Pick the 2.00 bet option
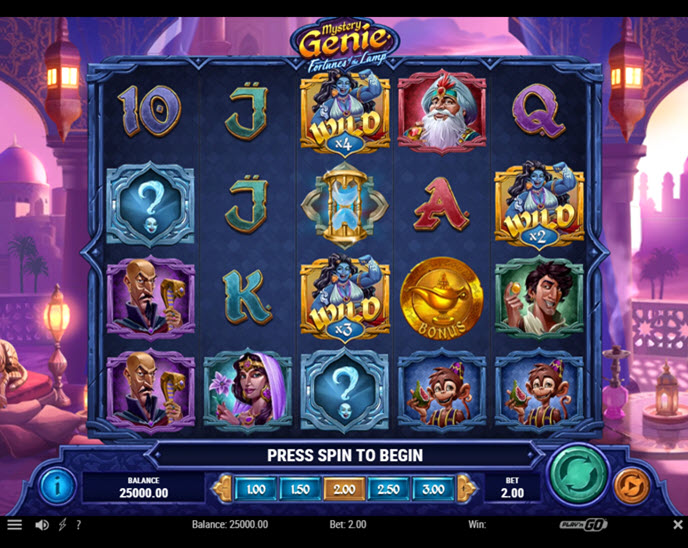 344,489
